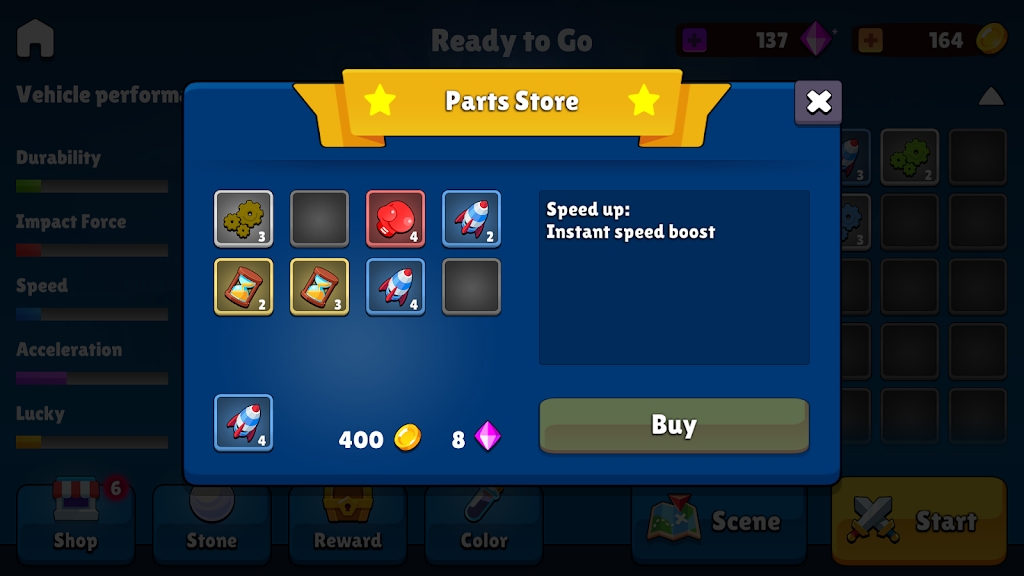Close the Parts Store window

click(x=818, y=102)
